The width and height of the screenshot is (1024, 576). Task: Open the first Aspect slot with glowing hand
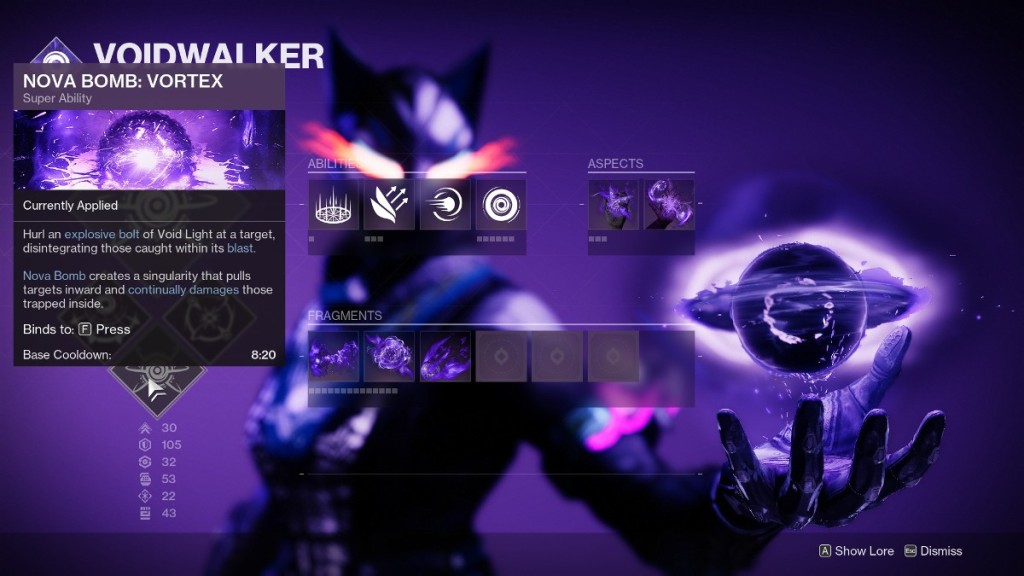click(612, 204)
